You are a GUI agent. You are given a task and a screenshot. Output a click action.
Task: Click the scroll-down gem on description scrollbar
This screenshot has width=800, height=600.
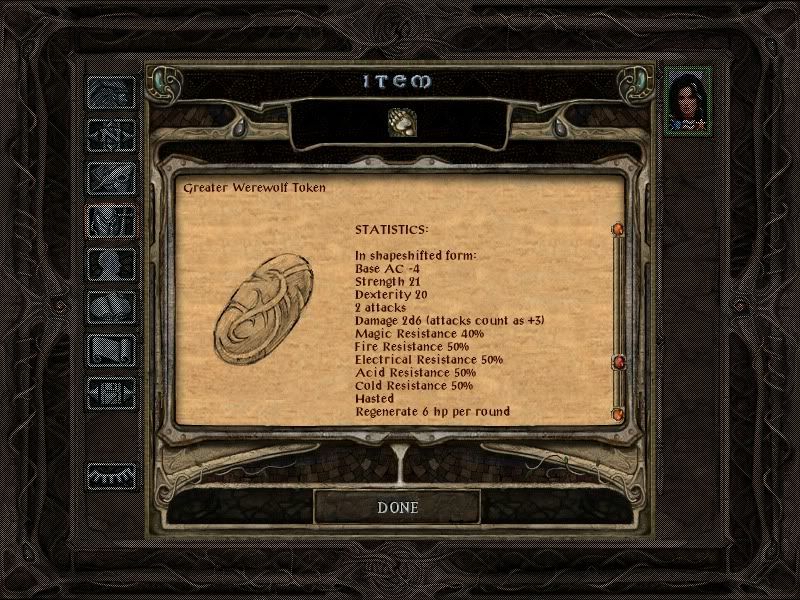coord(617,413)
